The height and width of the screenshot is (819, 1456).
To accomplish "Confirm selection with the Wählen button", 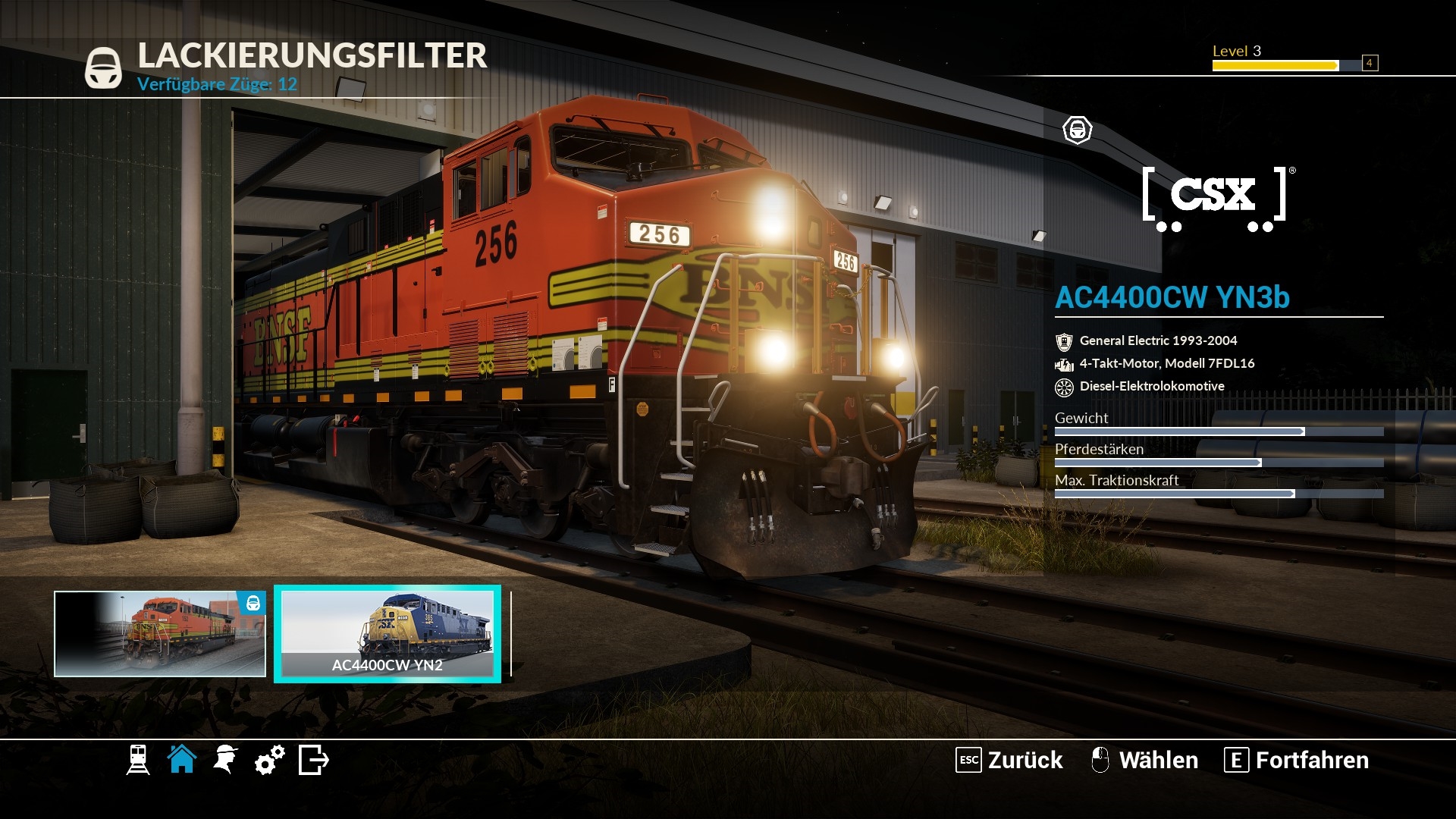I will (x=1144, y=760).
